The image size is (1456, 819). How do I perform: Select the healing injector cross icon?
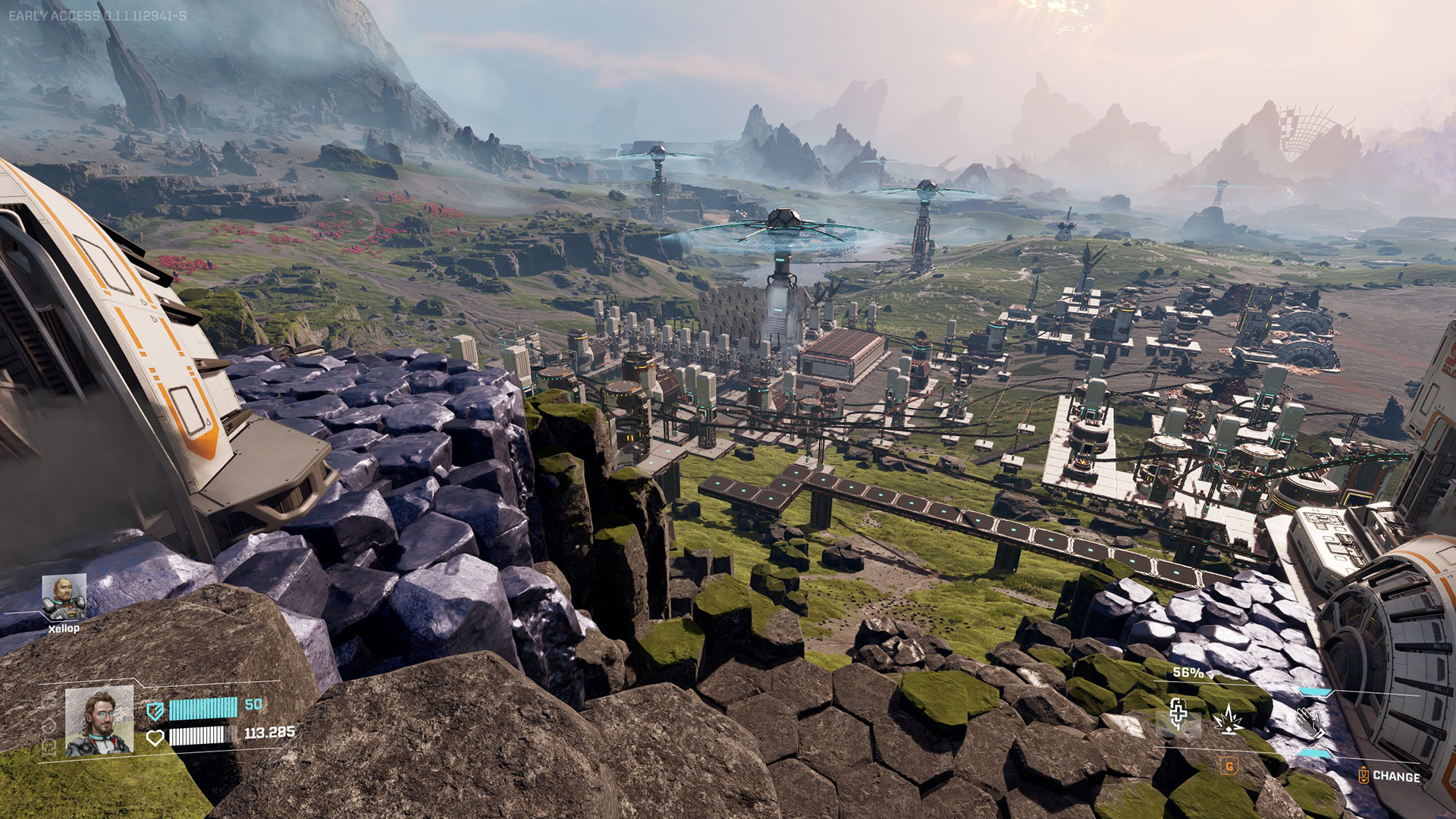pyautogui.click(x=1177, y=714)
